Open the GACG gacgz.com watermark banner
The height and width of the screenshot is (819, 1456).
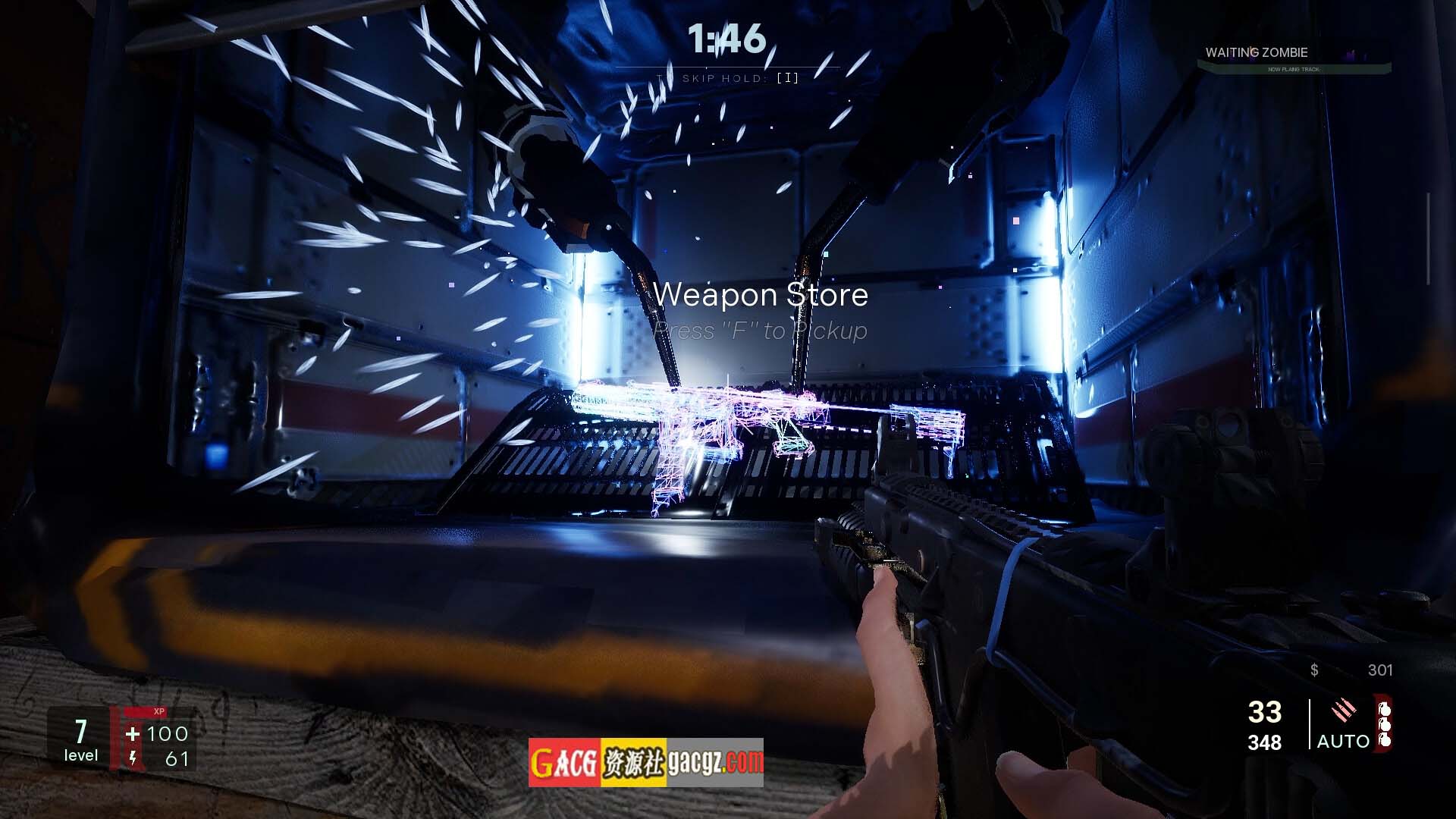click(645, 762)
